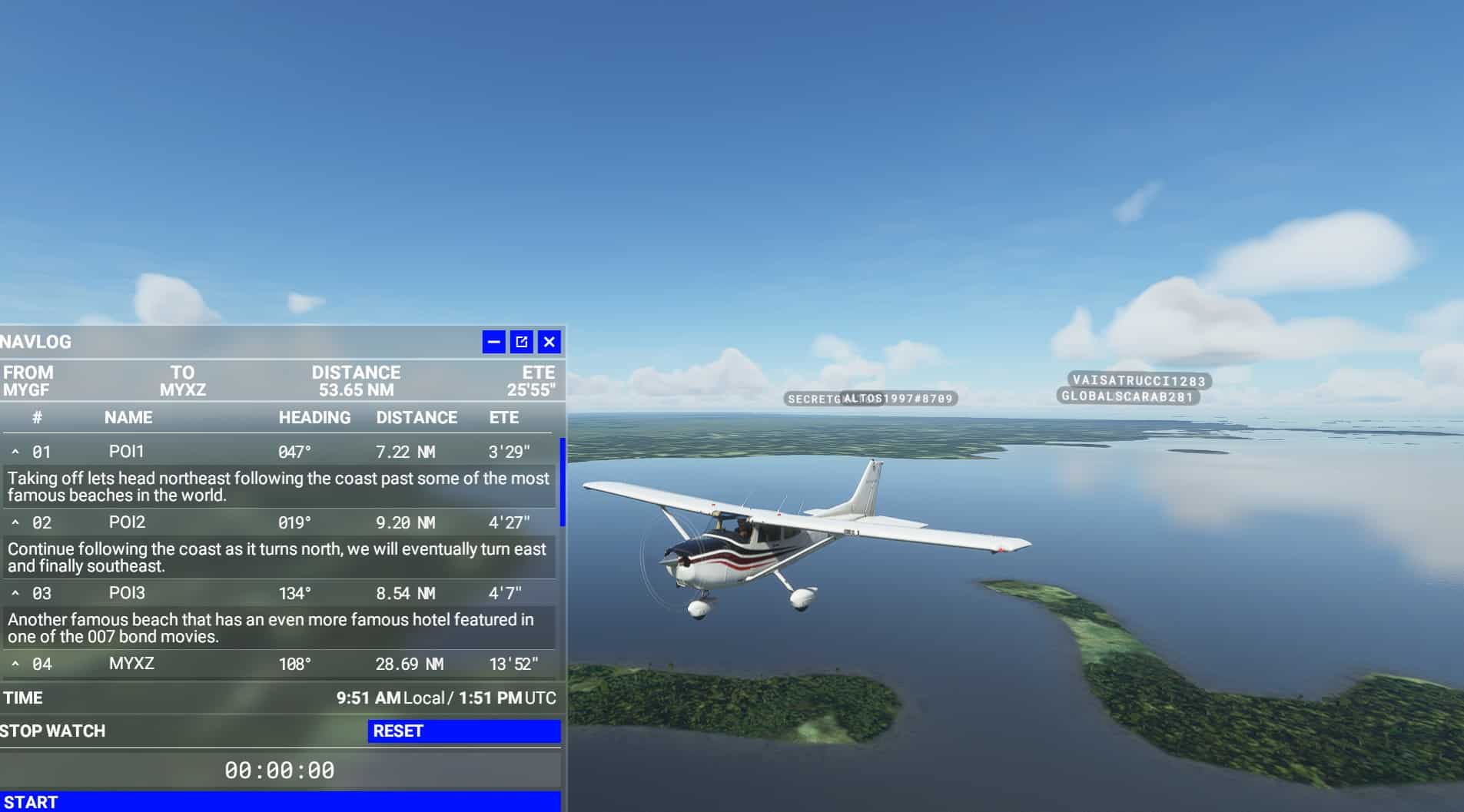This screenshot has height=812, width=1464.
Task: Collapse the POI2 waypoint description
Action: pyautogui.click(x=15, y=523)
